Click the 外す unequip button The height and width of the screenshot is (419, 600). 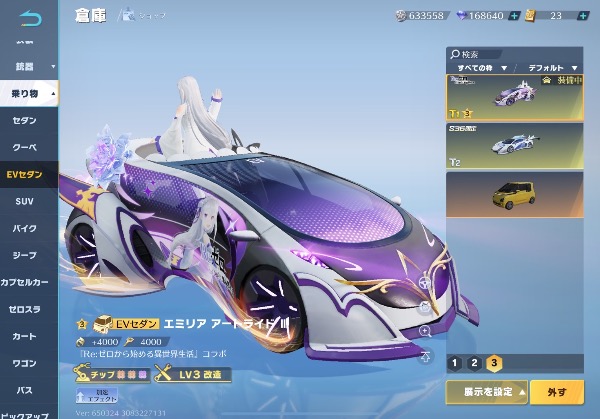tap(555, 390)
